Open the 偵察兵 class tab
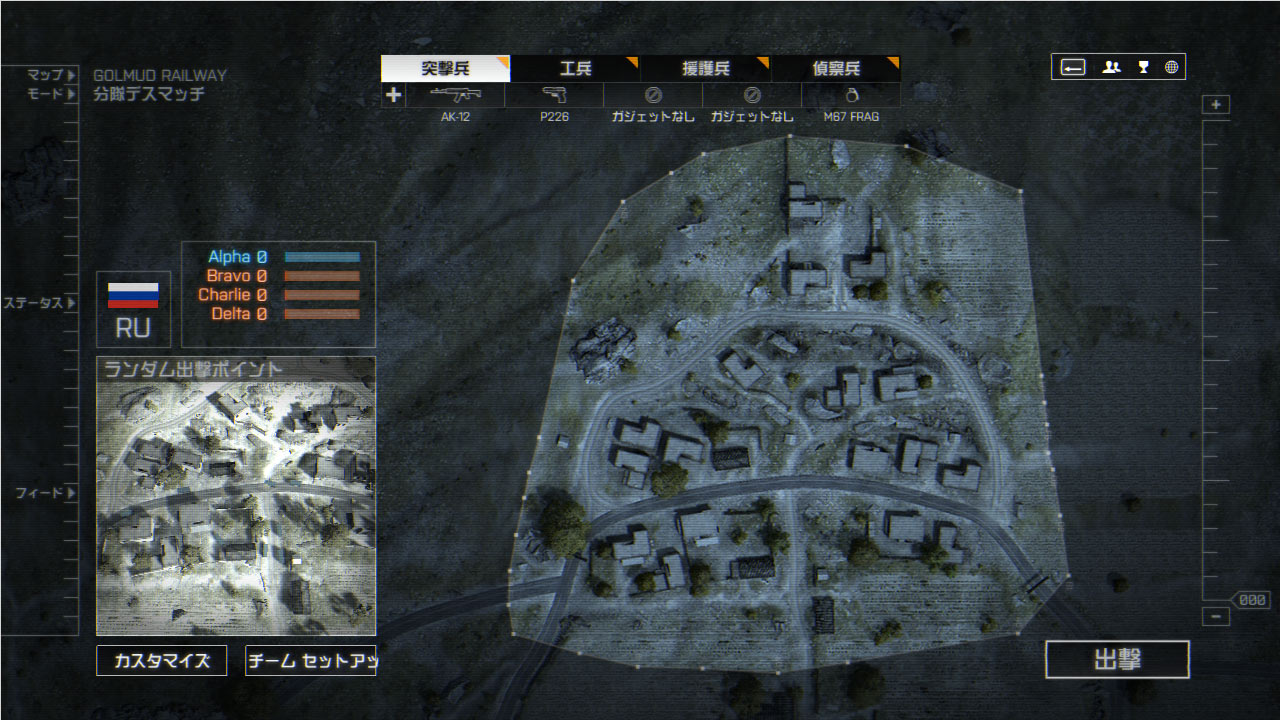This screenshot has height=720, width=1280. 835,69
